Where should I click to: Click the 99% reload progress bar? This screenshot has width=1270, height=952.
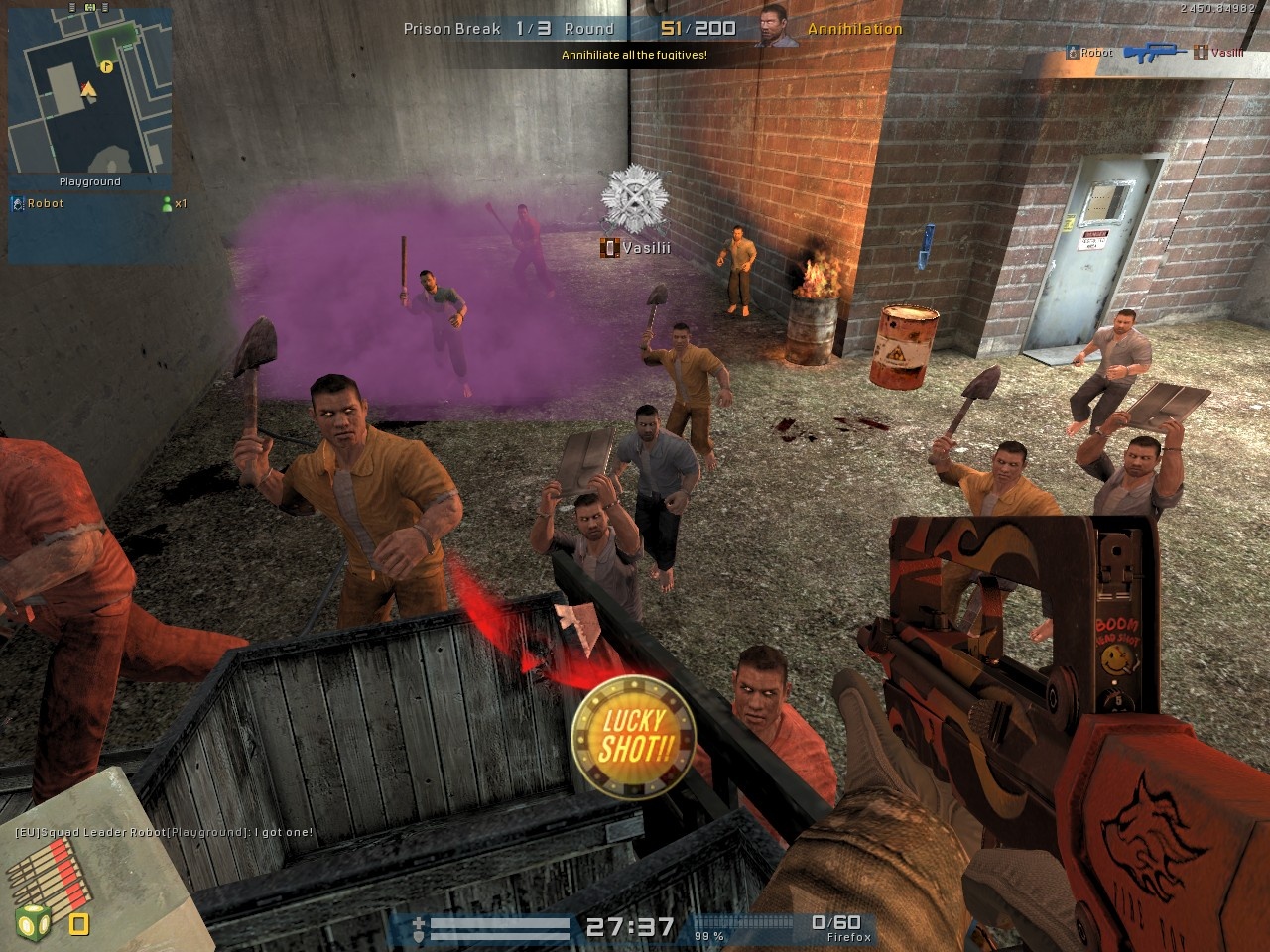744,922
